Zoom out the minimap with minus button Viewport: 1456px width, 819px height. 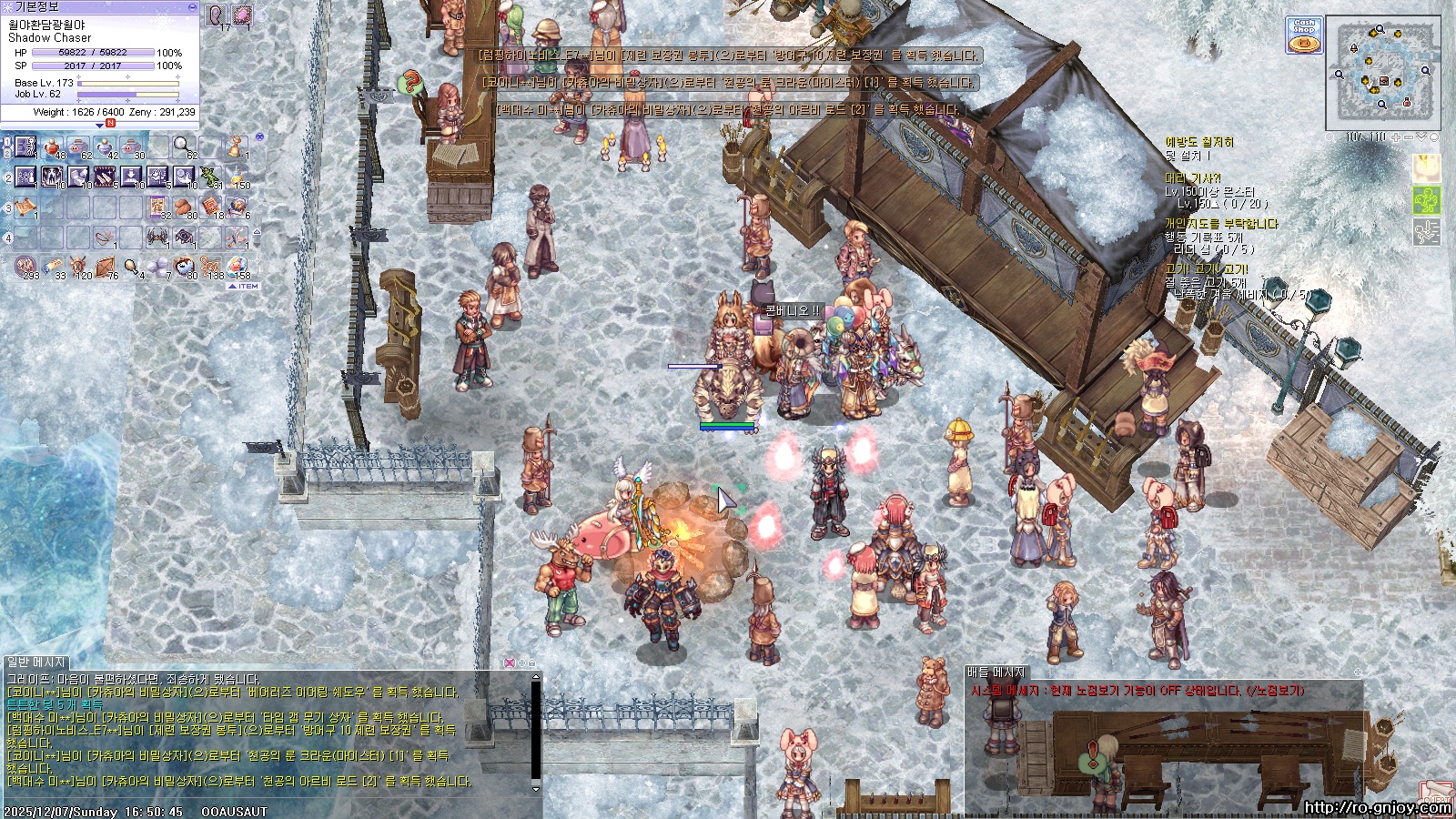[x=1409, y=137]
